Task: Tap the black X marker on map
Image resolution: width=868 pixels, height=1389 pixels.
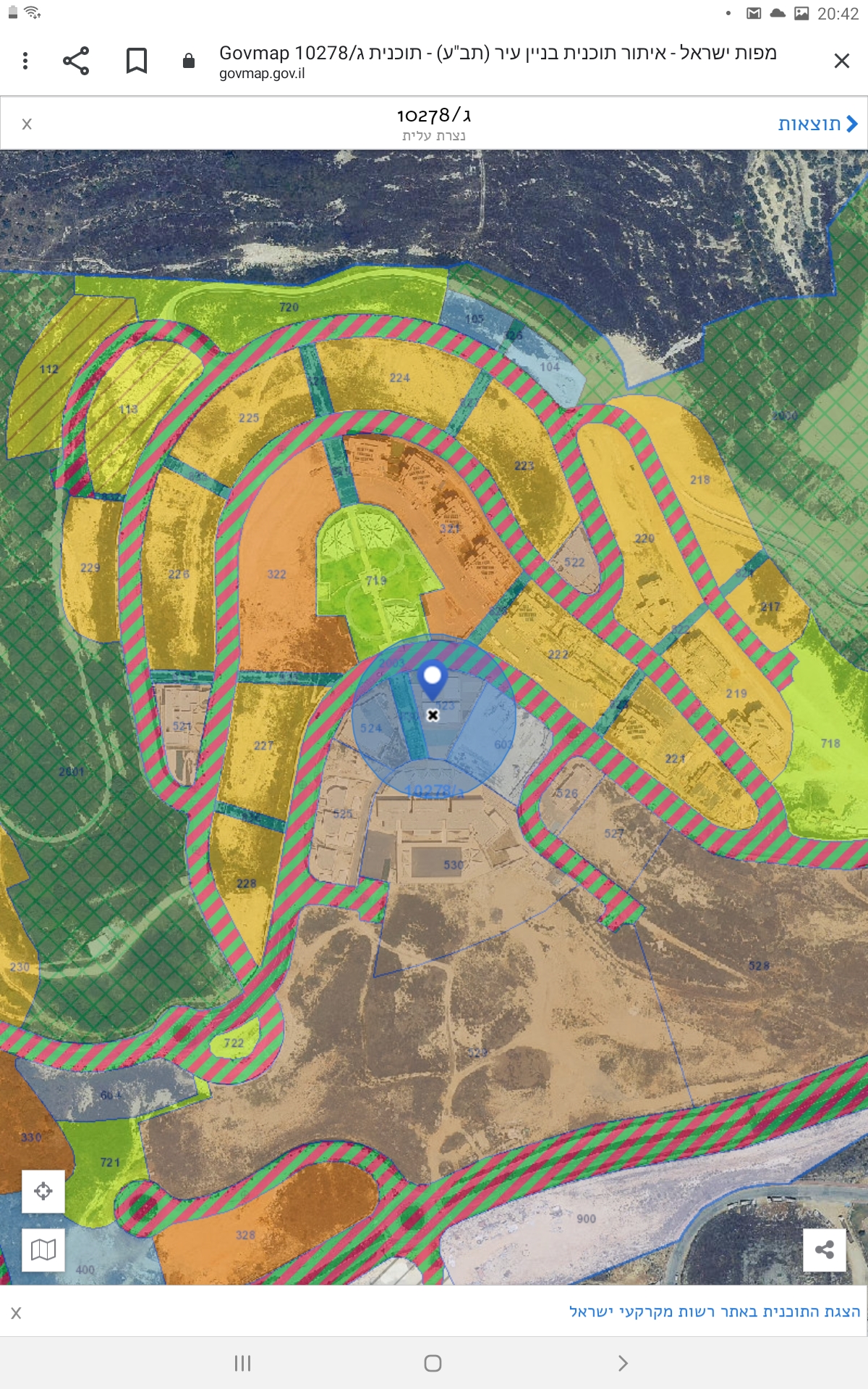Action: [x=433, y=715]
